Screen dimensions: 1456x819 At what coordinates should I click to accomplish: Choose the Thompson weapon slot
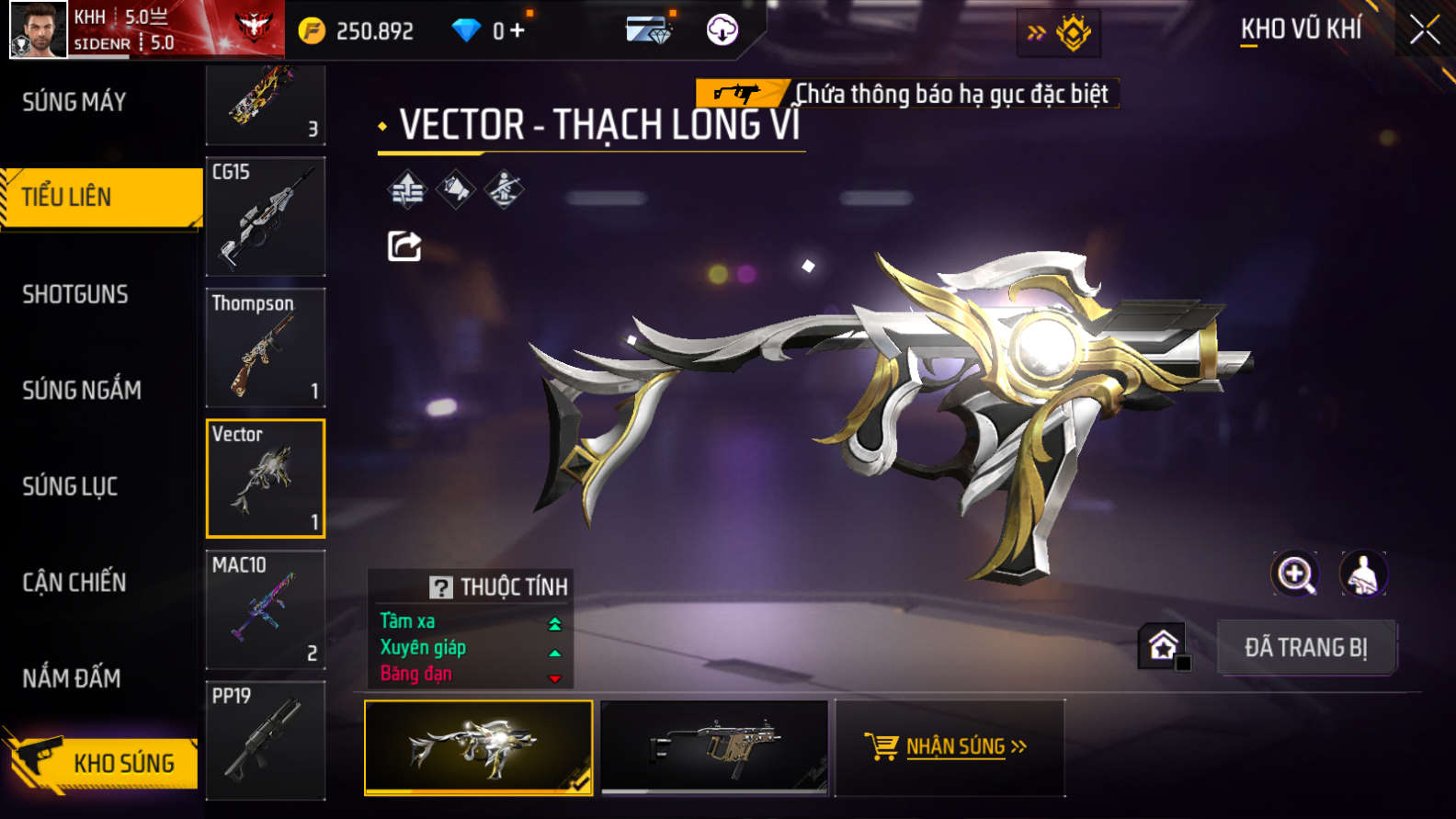pyautogui.click(x=266, y=347)
